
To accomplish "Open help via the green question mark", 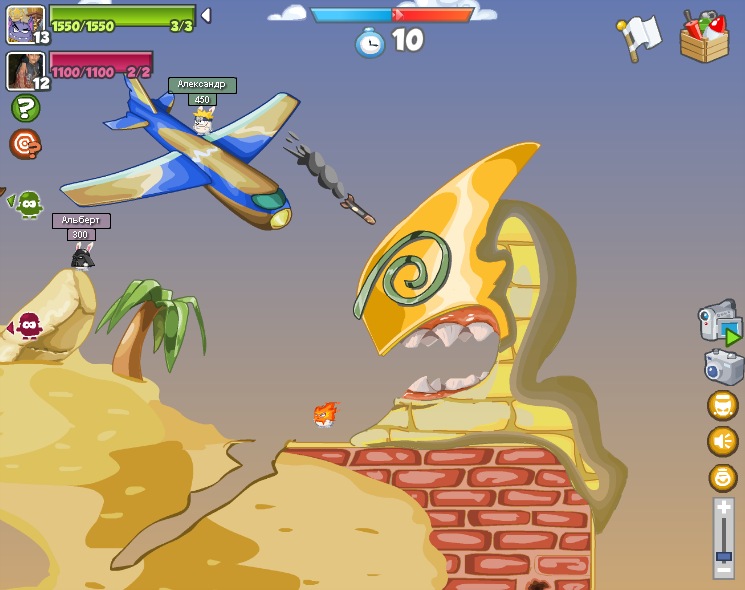I will pos(25,108).
